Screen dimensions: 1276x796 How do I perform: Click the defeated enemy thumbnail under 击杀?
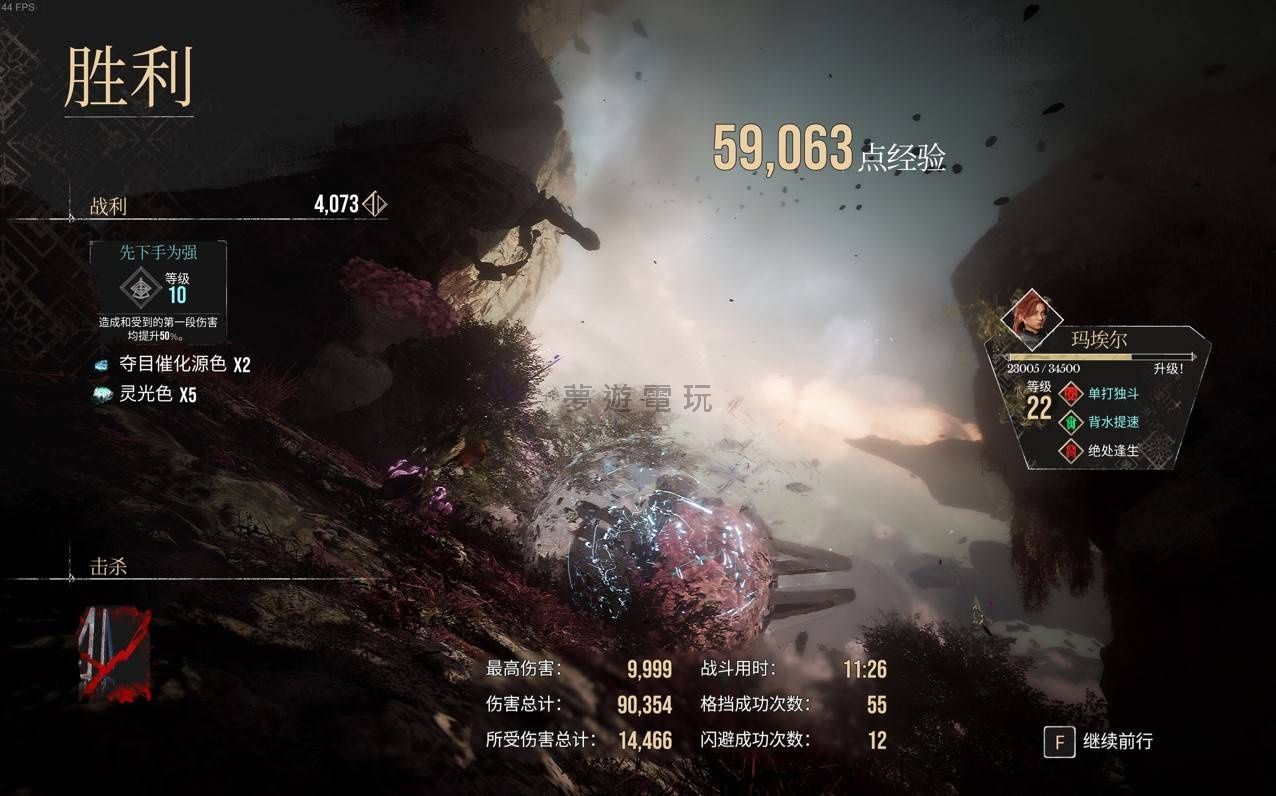click(x=115, y=653)
